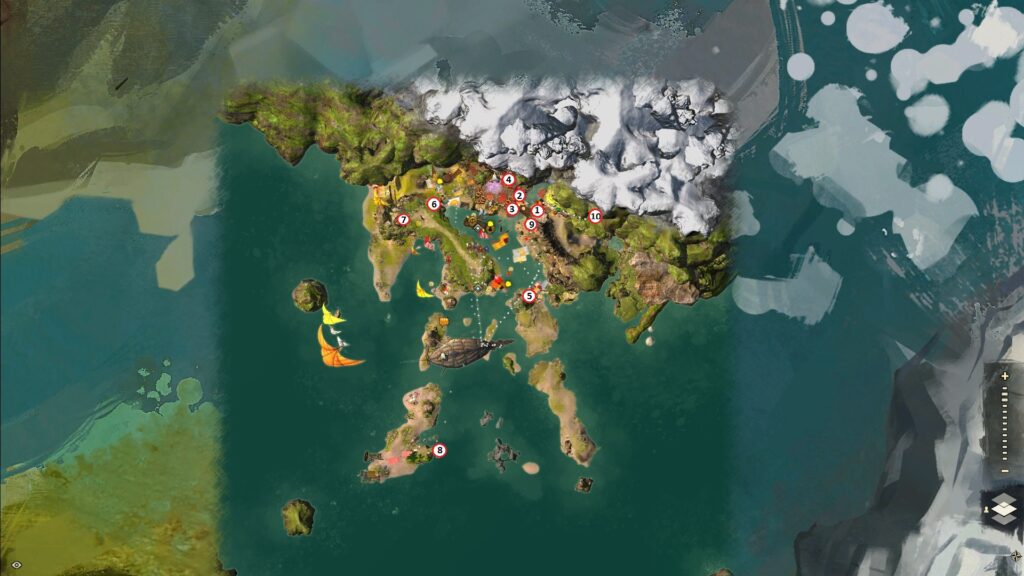Click the number 8 marker on the island

click(x=439, y=450)
